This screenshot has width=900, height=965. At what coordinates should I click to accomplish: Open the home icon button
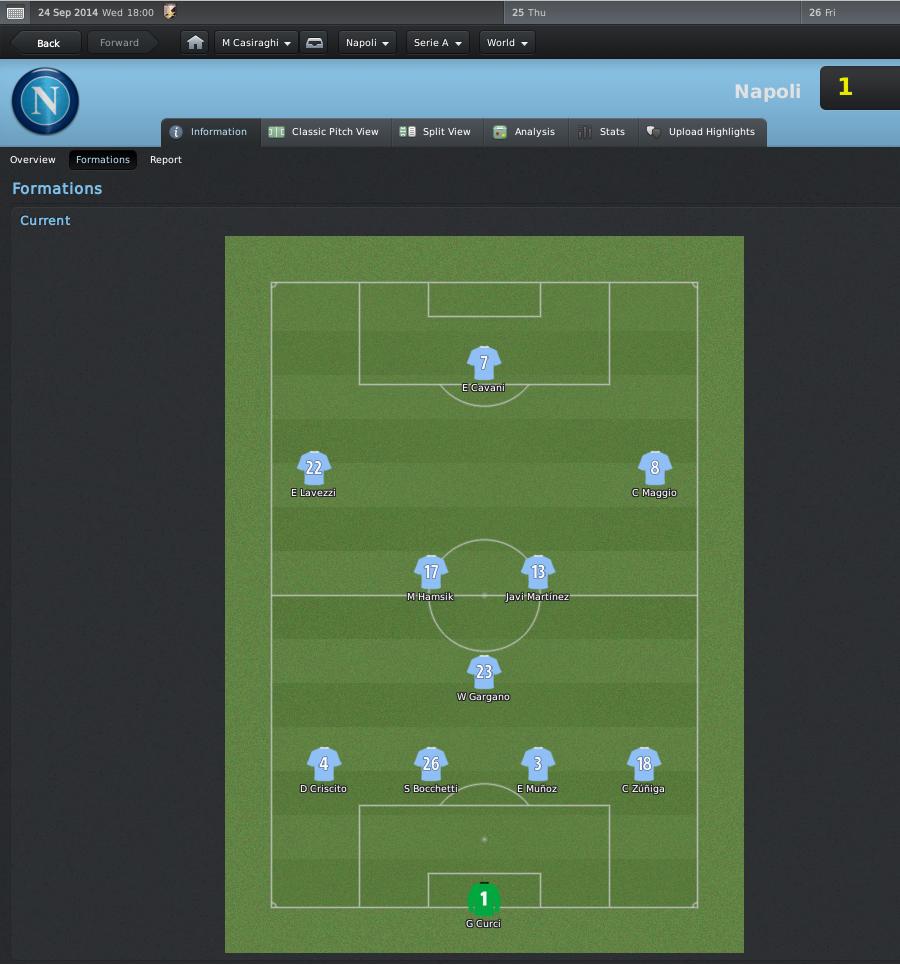click(195, 43)
